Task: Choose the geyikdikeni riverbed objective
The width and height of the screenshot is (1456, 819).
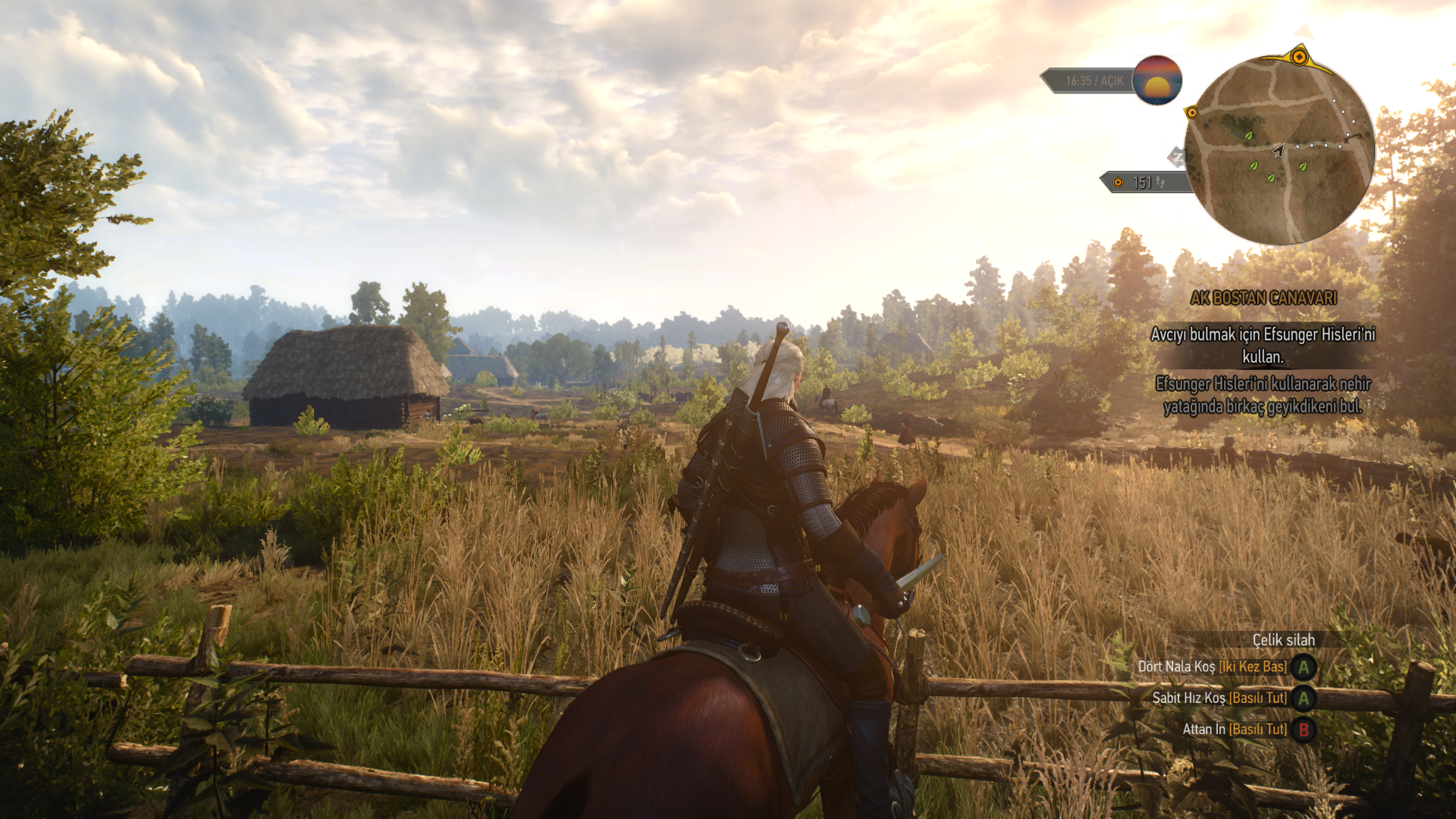Action: pos(1263,395)
